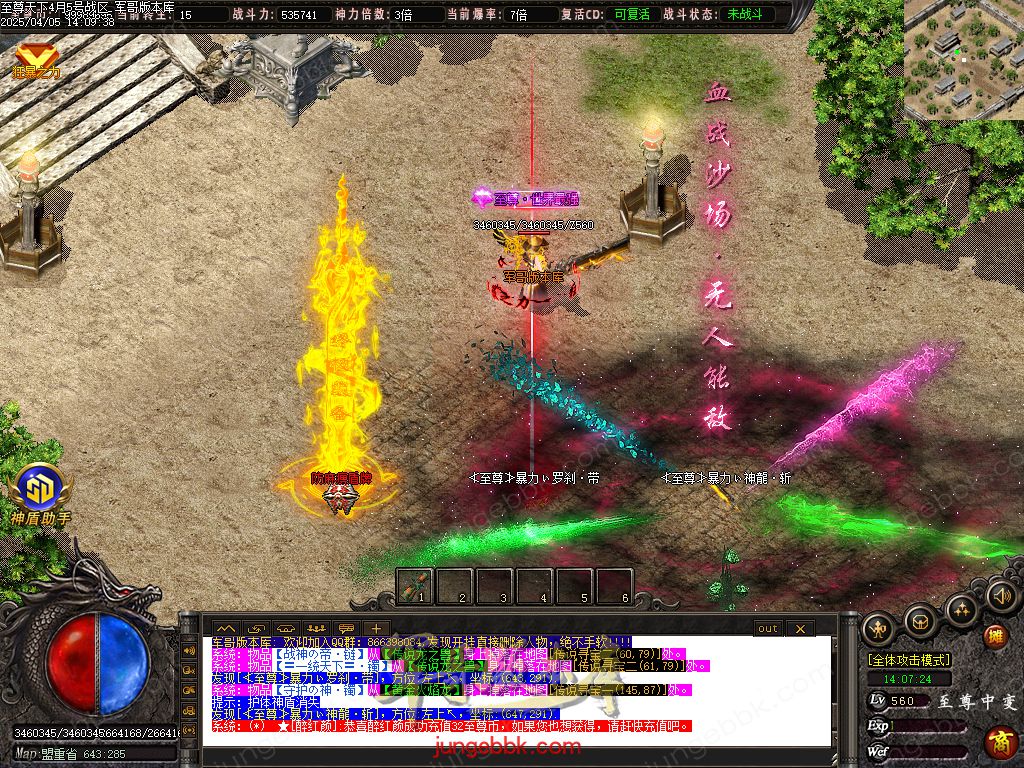Open the skills three-star round button

click(x=961, y=609)
